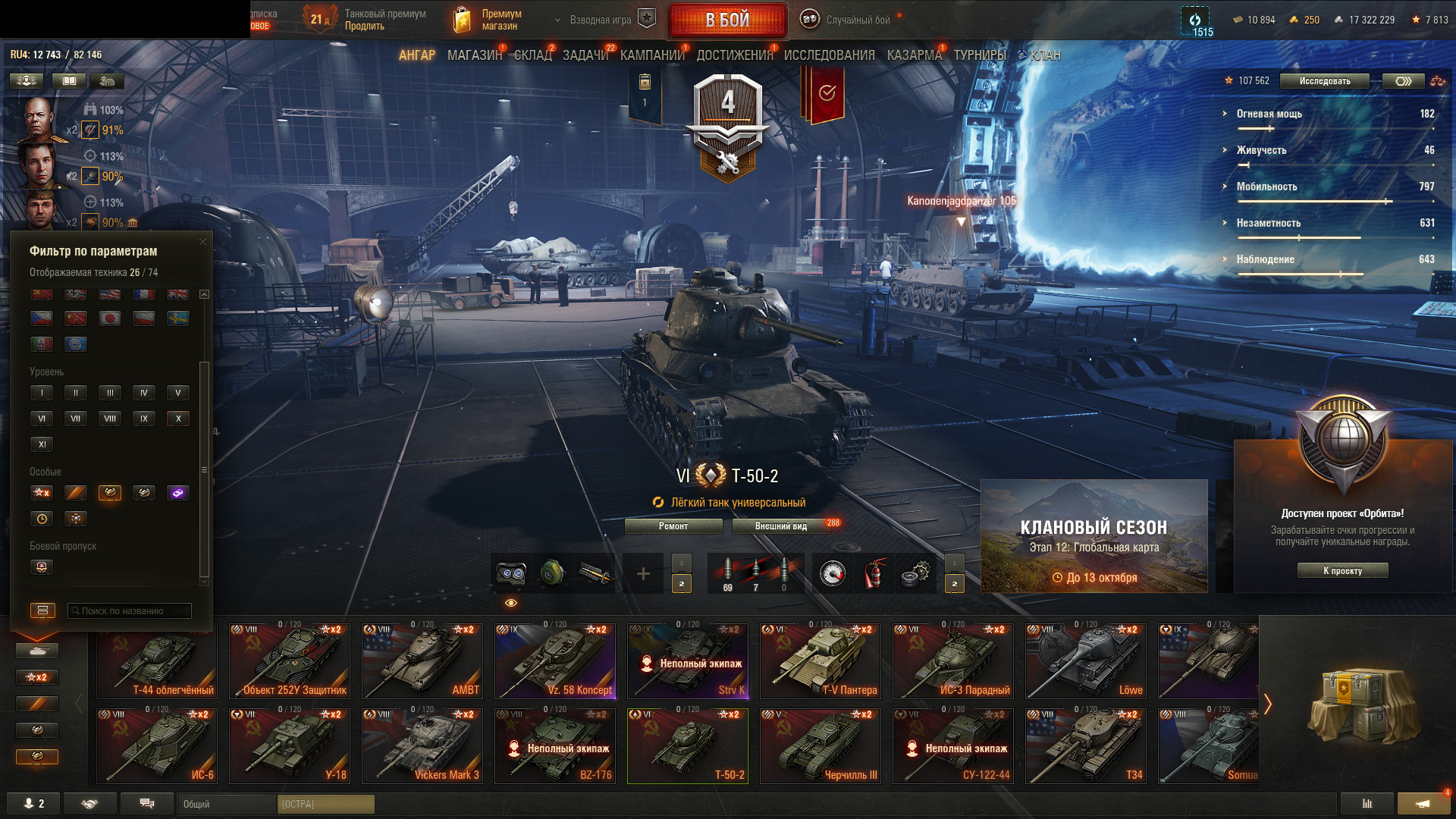Open the Орбита project via К проекту

pyautogui.click(x=1342, y=571)
